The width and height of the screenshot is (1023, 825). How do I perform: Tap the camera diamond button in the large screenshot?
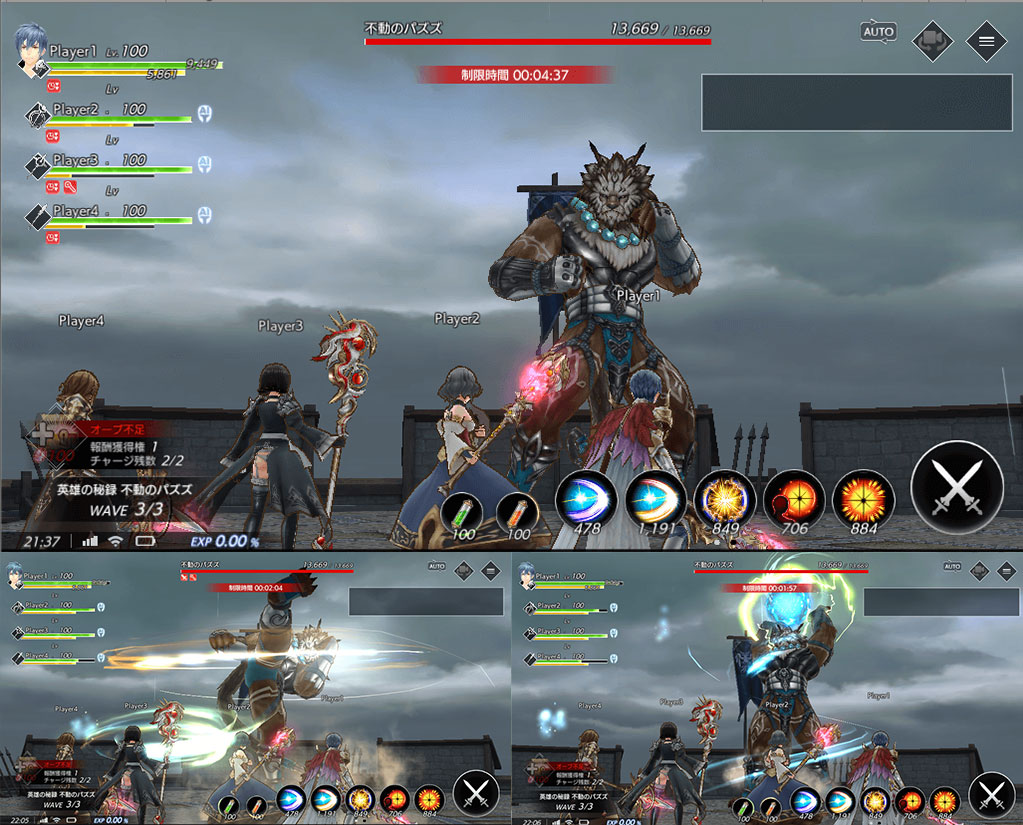coord(932,41)
